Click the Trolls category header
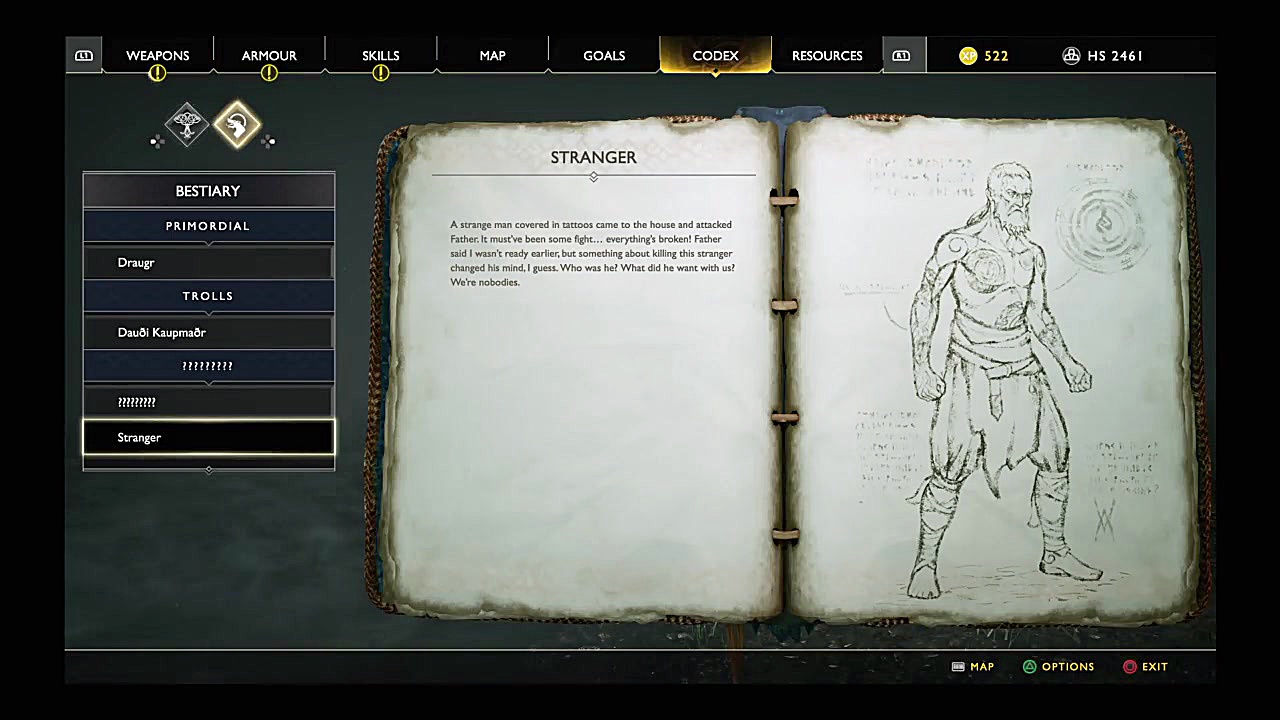Viewport: 1280px width, 720px height. pos(208,296)
